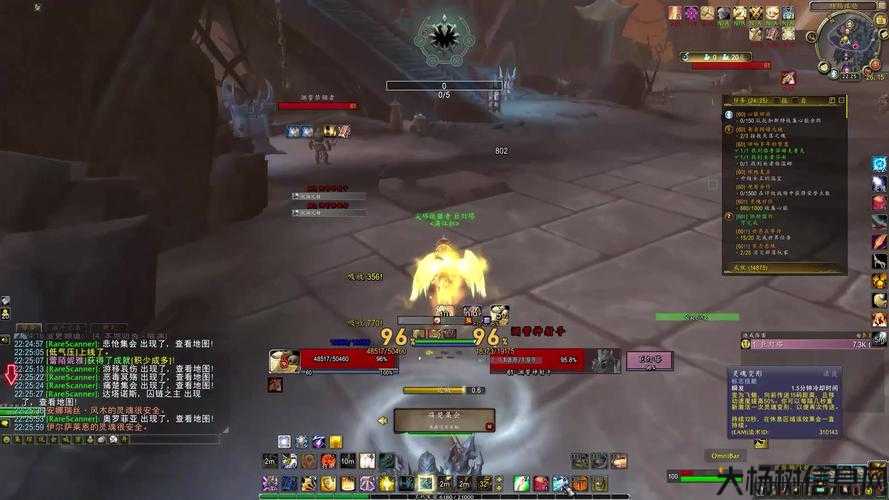The width and height of the screenshot is (889, 500).
Task: Activate the purple arc ability icon
Action: 318,441
